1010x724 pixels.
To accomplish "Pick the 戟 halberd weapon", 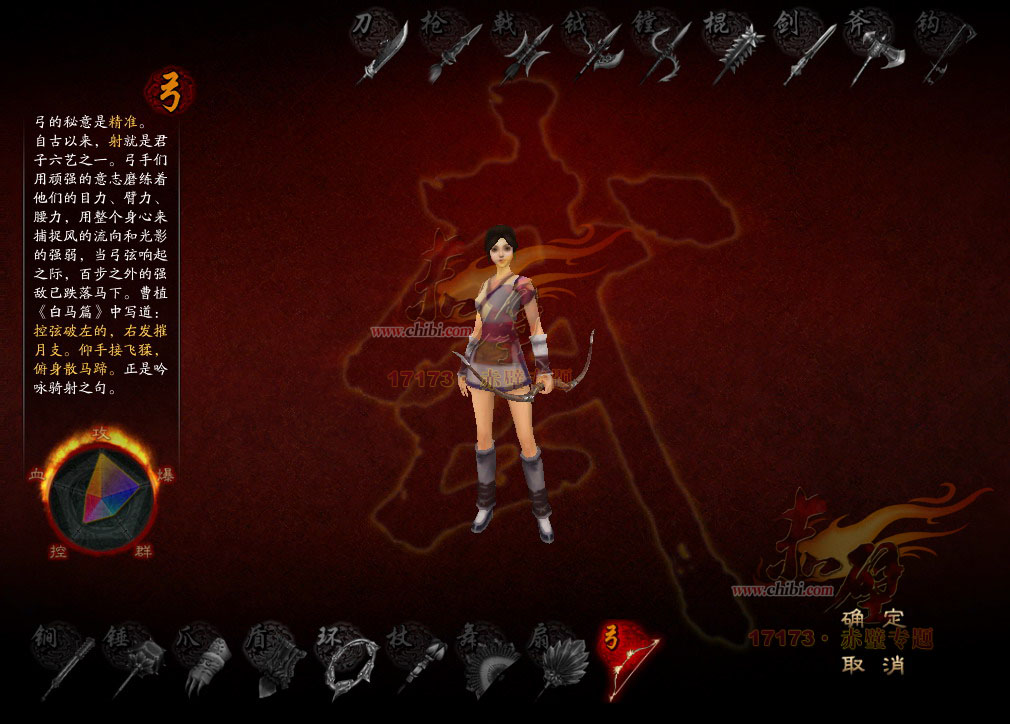I will 522,47.
